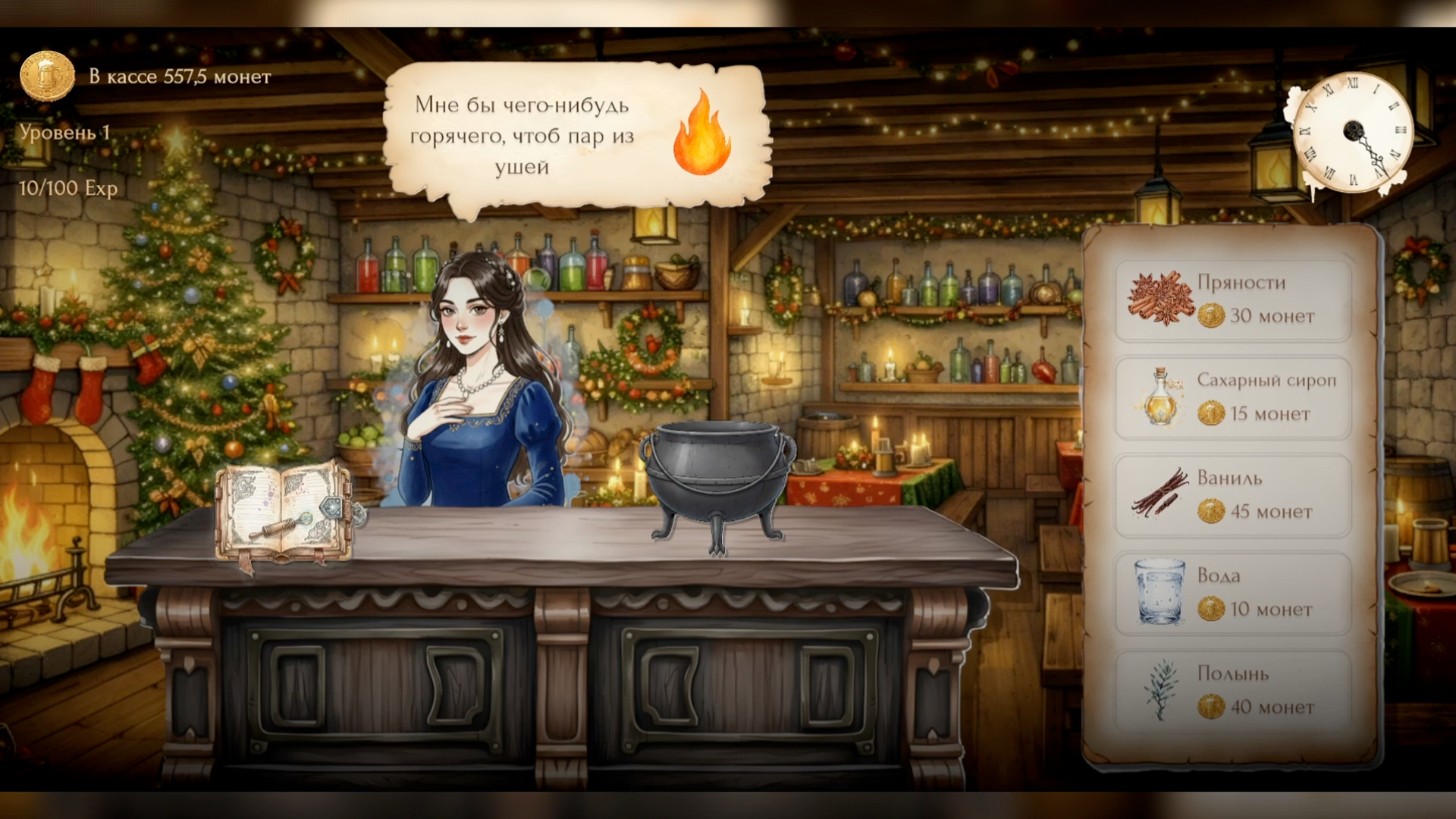The image size is (1456, 819).
Task: Click the Вода glass icon
Action: (1159, 592)
